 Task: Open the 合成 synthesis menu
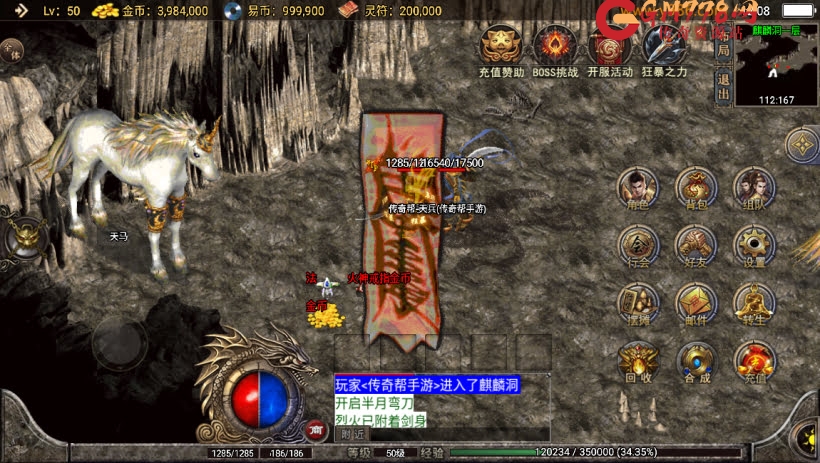(696, 362)
